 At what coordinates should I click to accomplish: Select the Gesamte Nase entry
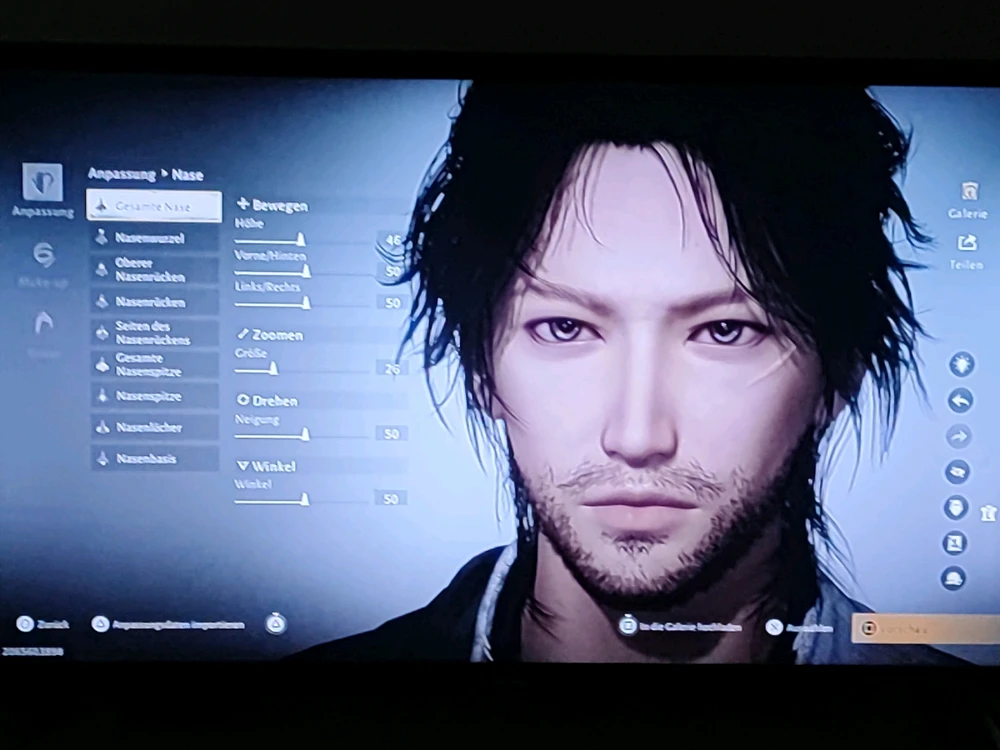pyautogui.click(x=154, y=206)
